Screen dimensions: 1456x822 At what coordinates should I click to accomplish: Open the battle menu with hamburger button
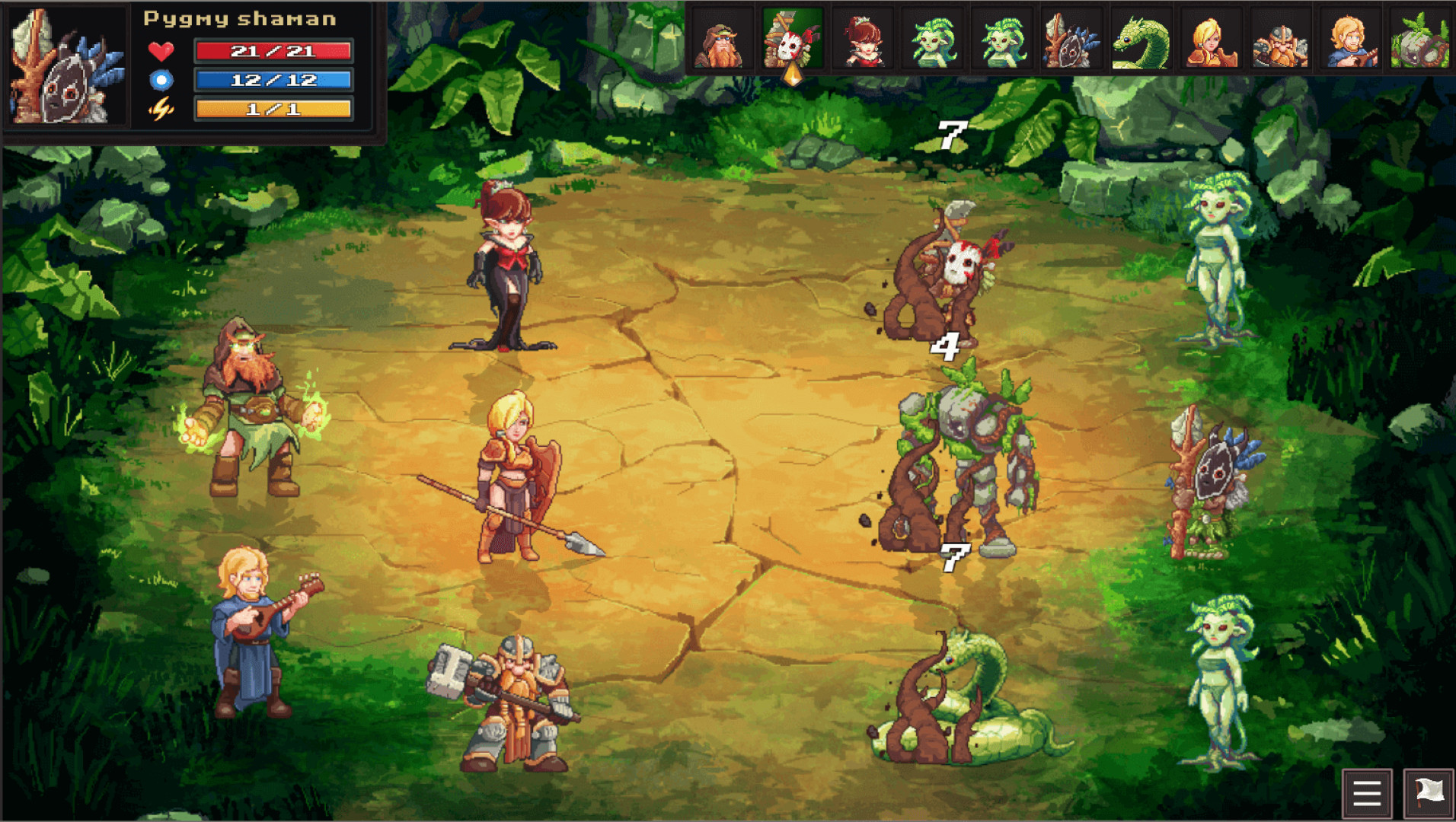[1366, 792]
